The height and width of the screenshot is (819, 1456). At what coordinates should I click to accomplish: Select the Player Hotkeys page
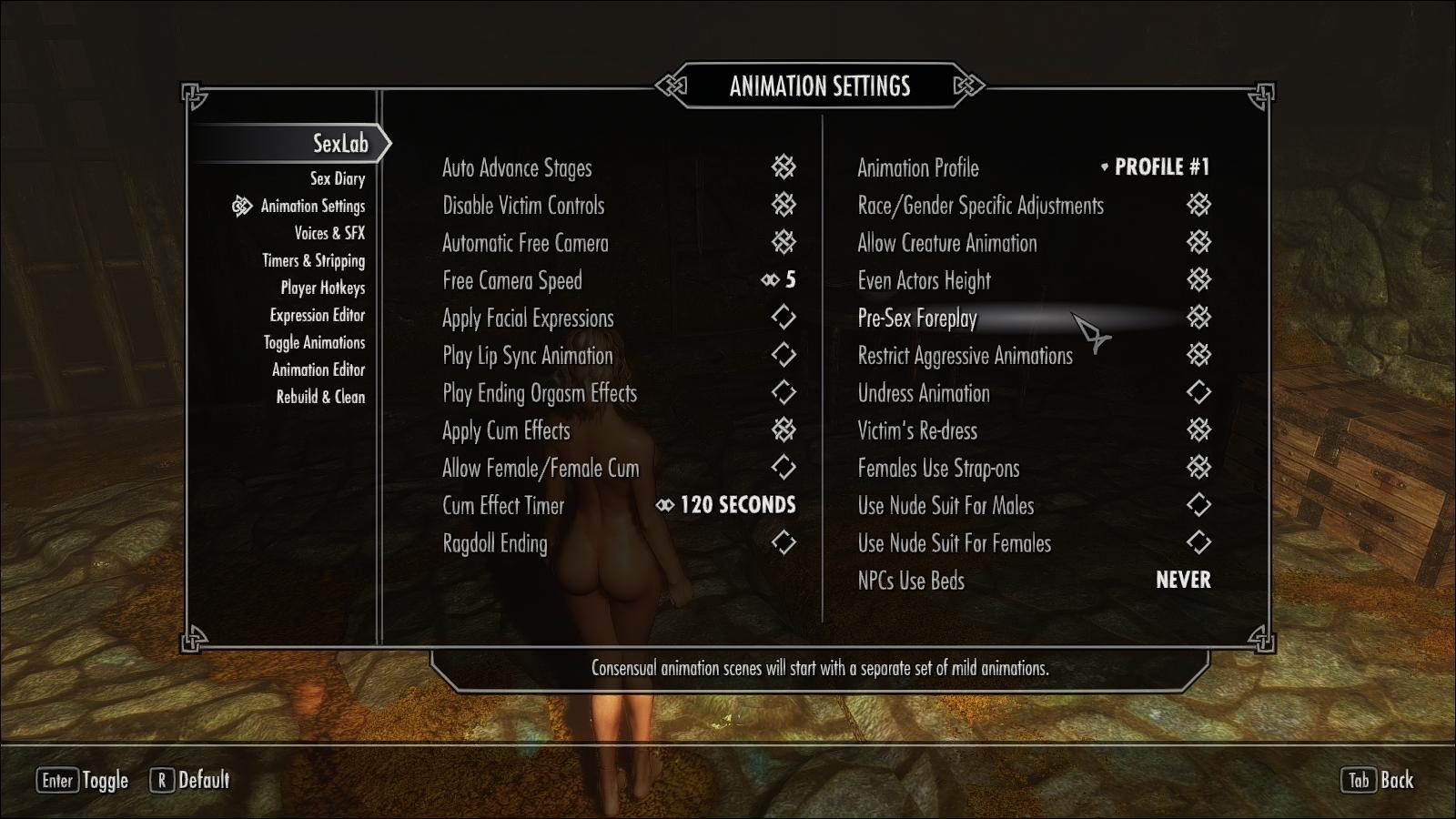click(x=322, y=288)
